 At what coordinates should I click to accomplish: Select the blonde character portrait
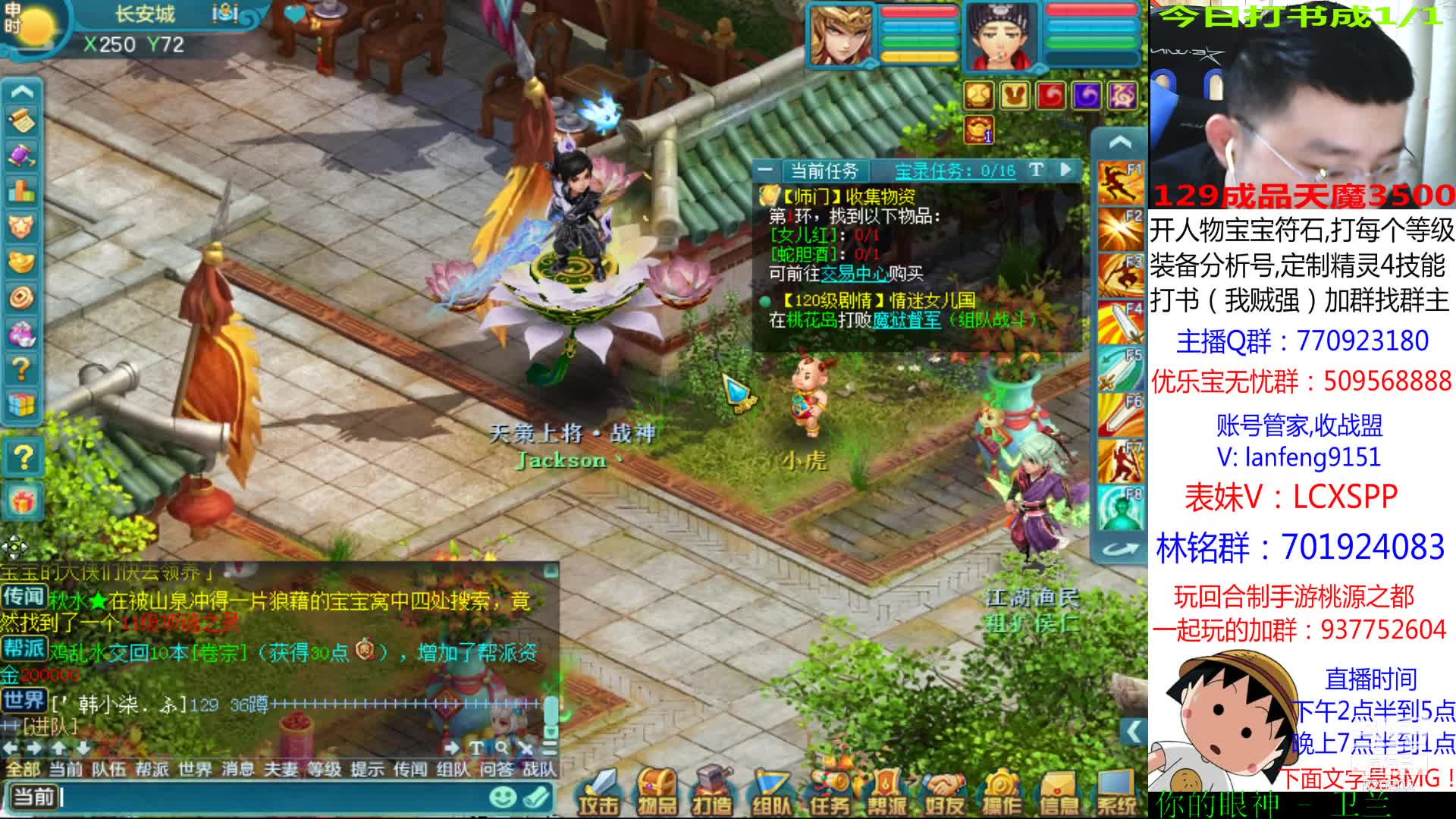coord(840,34)
